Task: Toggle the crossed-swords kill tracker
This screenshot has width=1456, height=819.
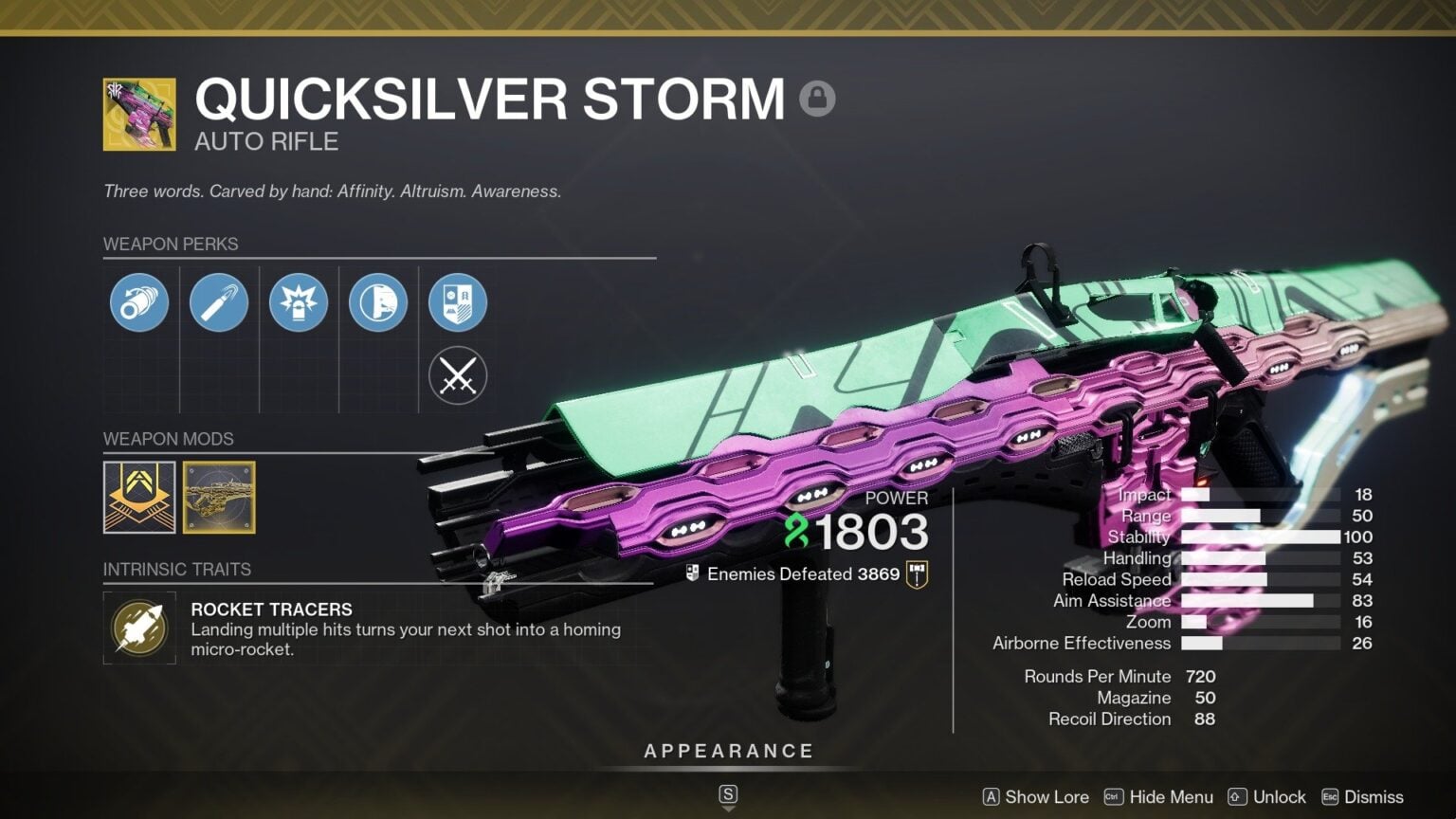Action: [458, 375]
